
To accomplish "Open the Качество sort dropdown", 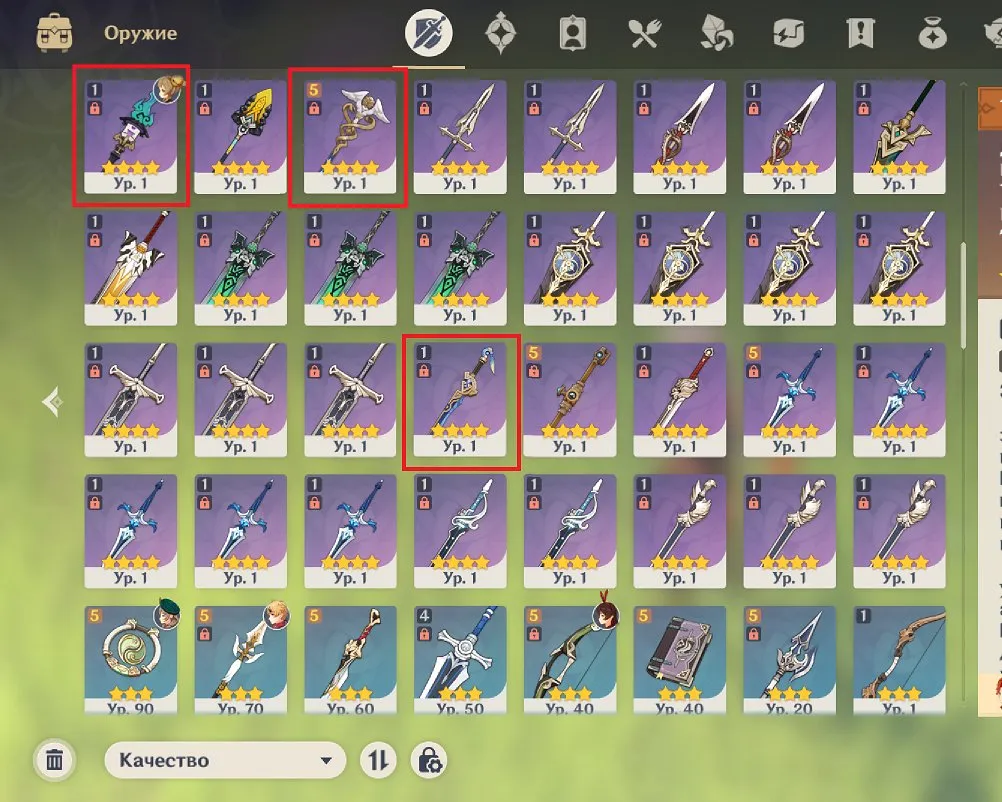I will (225, 761).
